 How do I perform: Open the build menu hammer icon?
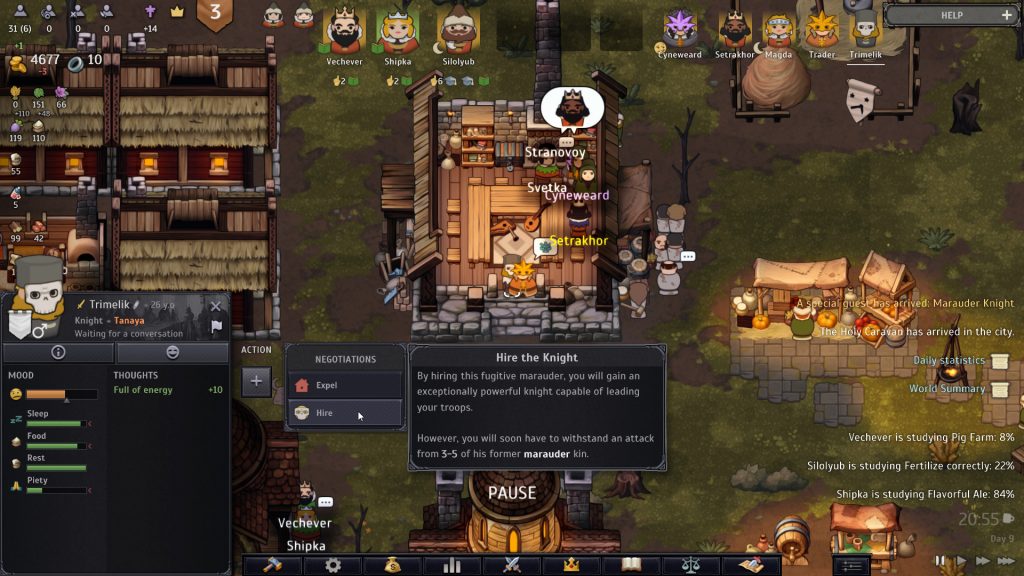pos(273,565)
